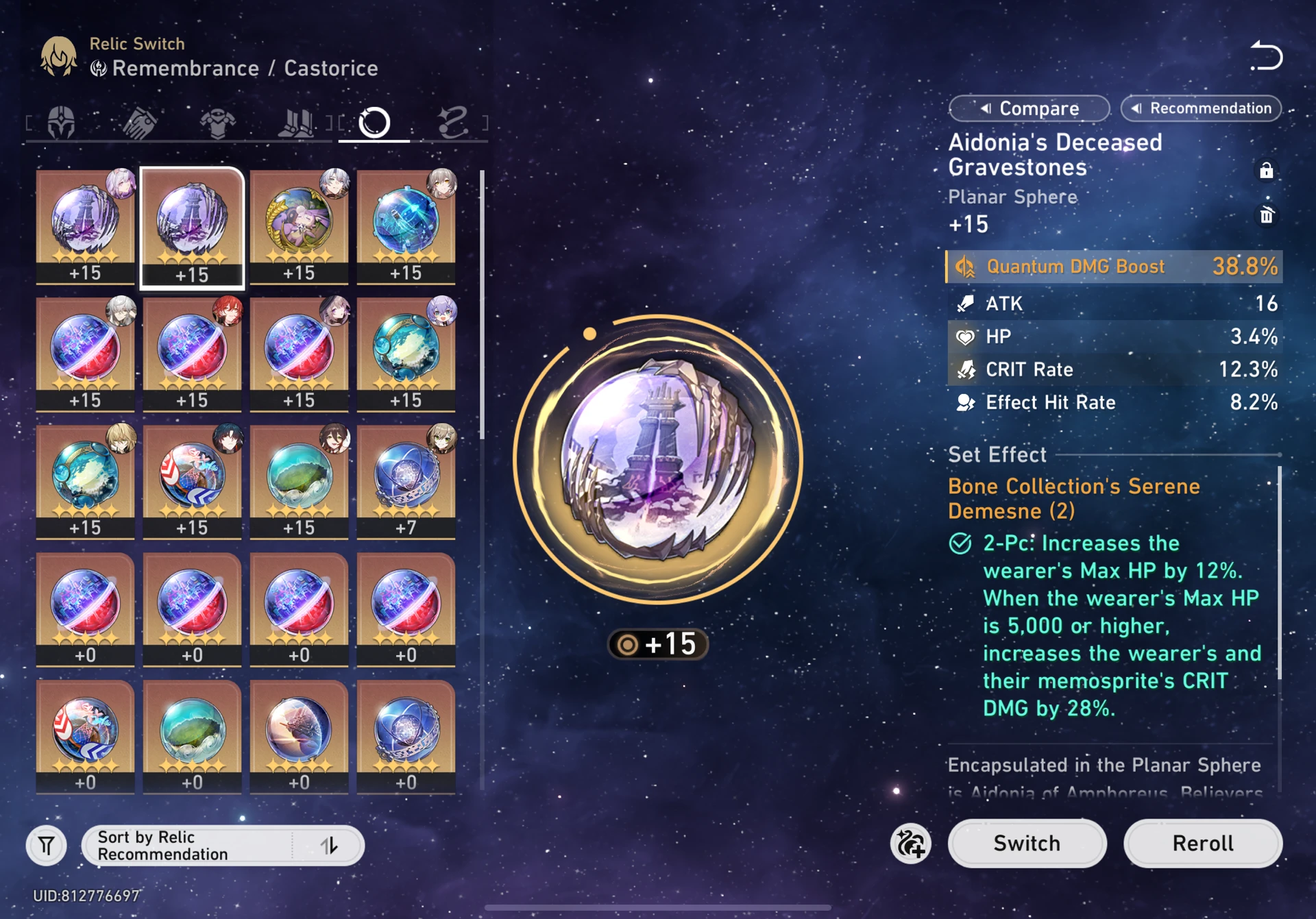Open the Head relic slot tab

tap(60, 122)
